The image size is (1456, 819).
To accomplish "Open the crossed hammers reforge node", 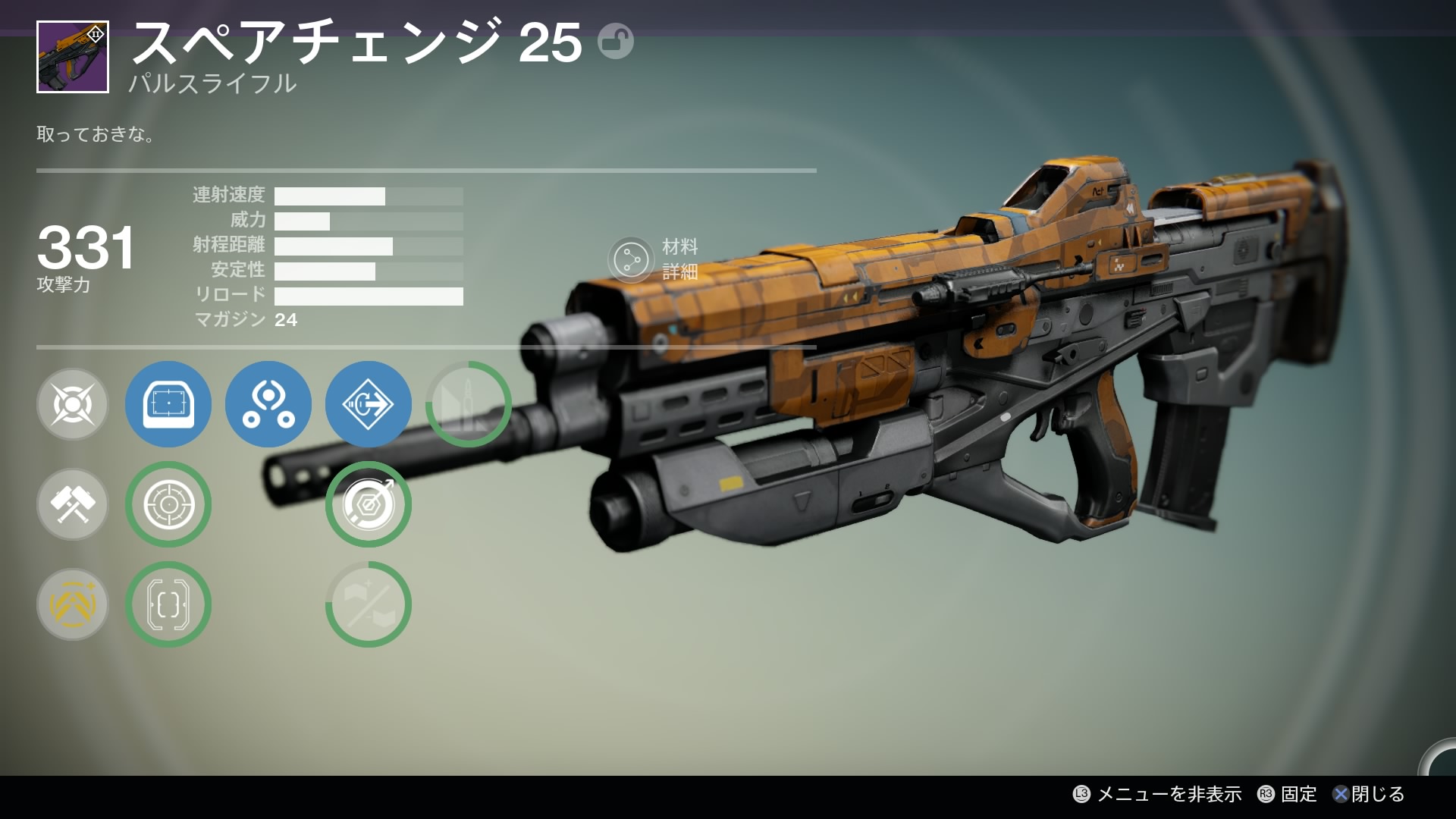I will (73, 504).
